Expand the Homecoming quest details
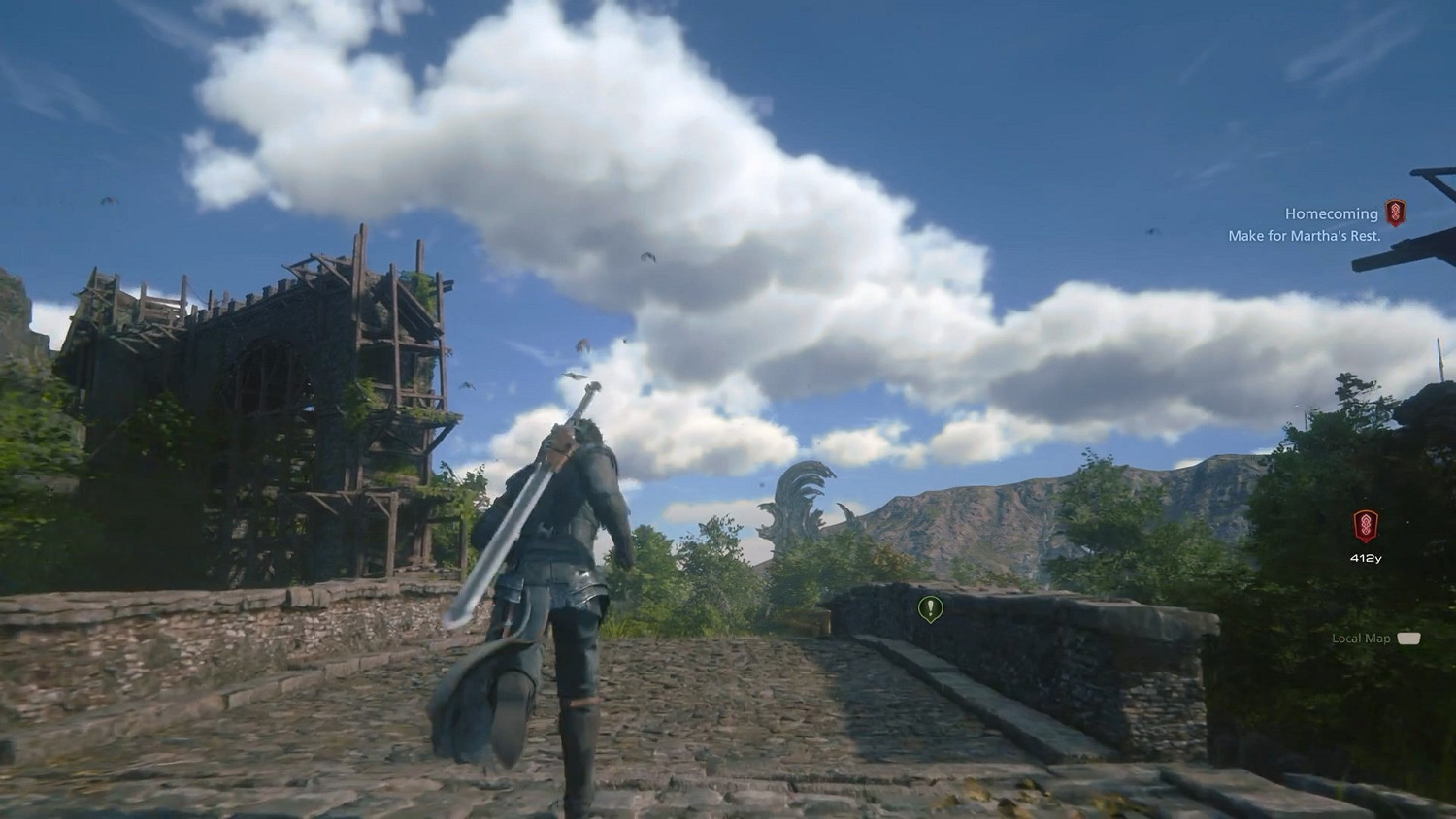Image resolution: width=1456 pixels, height=819 pixels. (1331, 213)
